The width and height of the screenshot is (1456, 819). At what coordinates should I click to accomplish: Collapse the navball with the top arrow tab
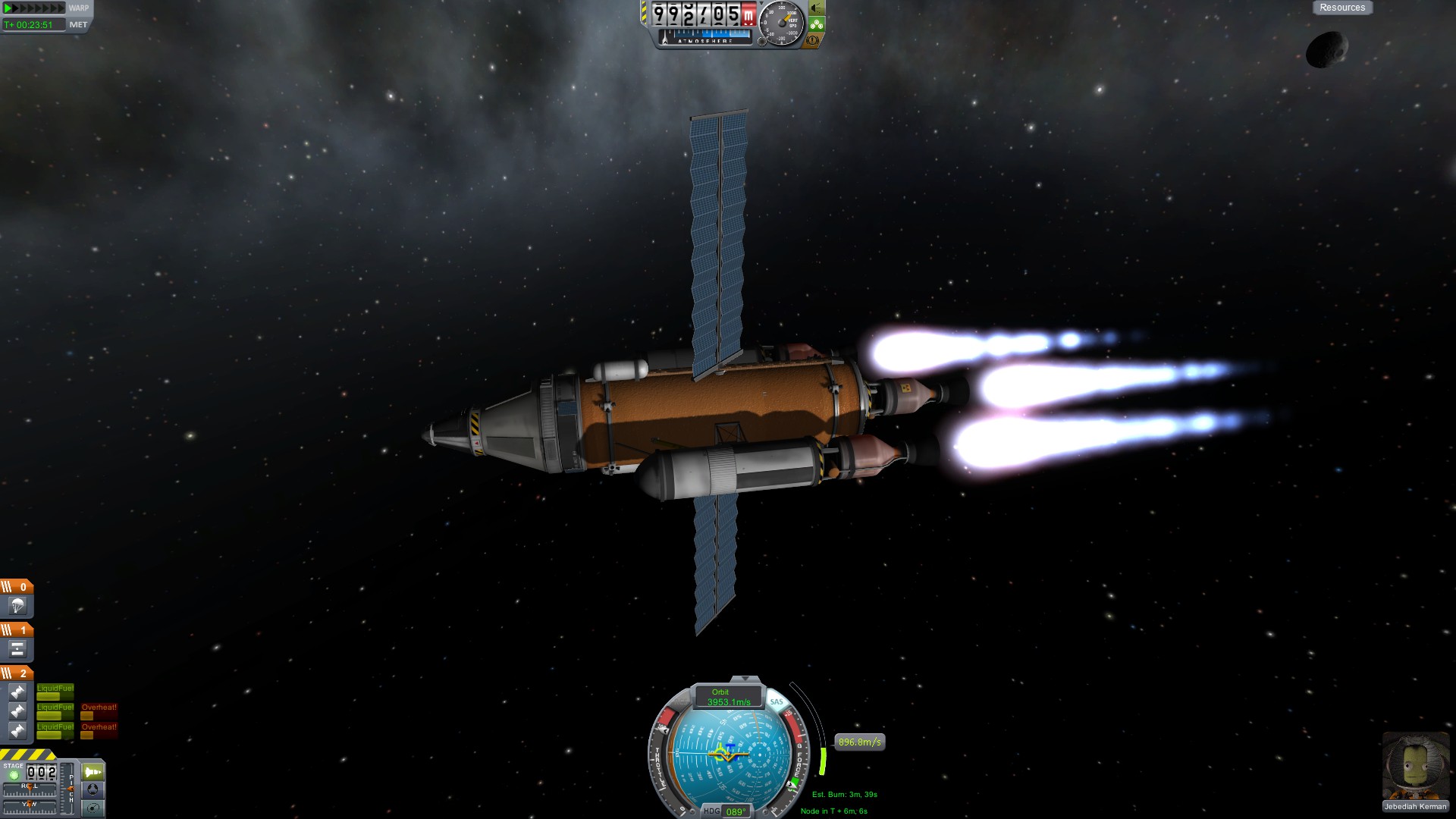[x=745, y=679]
